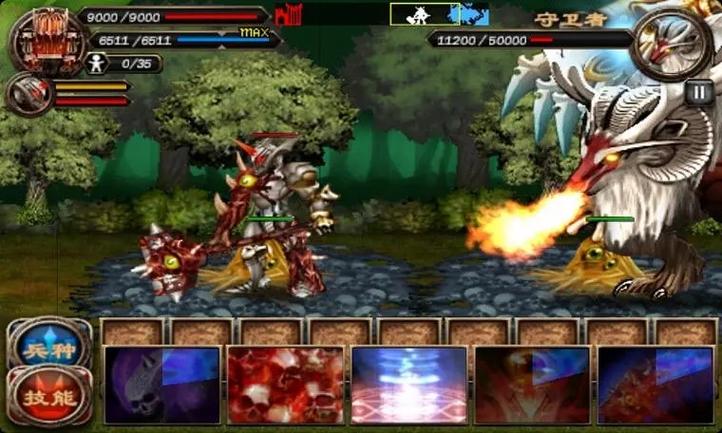
Task: Pause the game
Action: point(697,90)
